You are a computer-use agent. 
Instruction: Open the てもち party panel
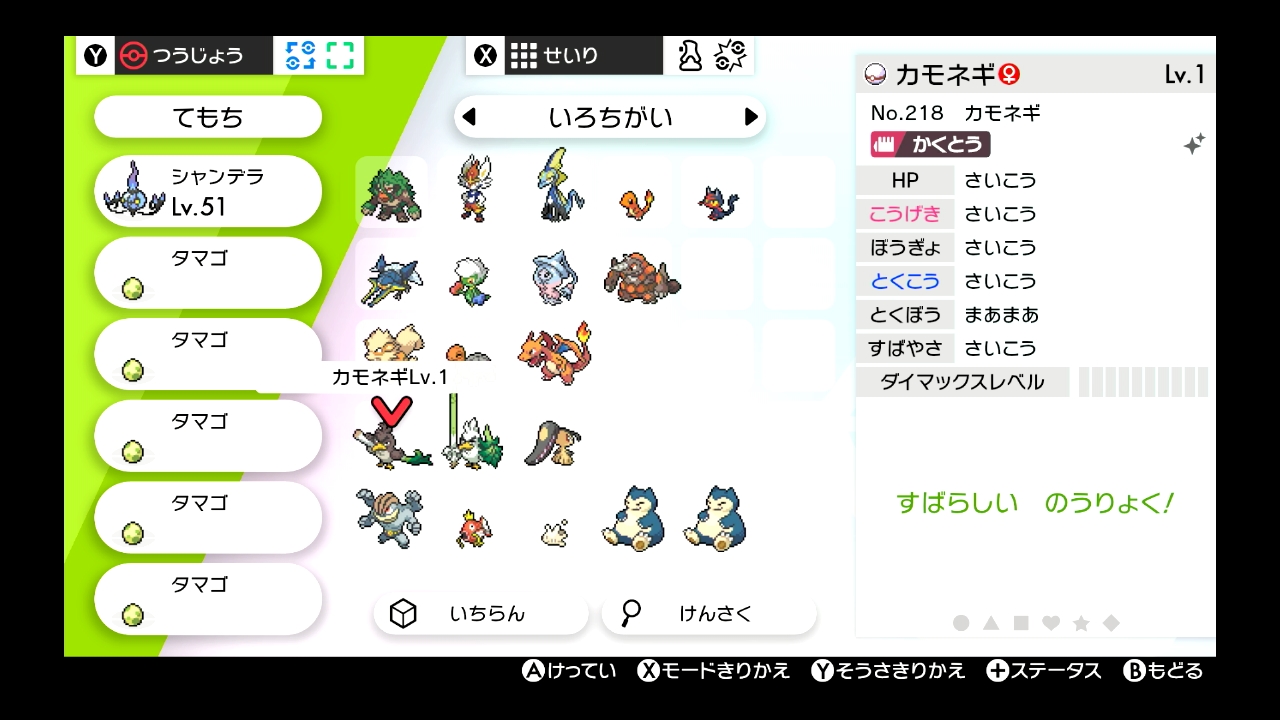click(207, 117)
